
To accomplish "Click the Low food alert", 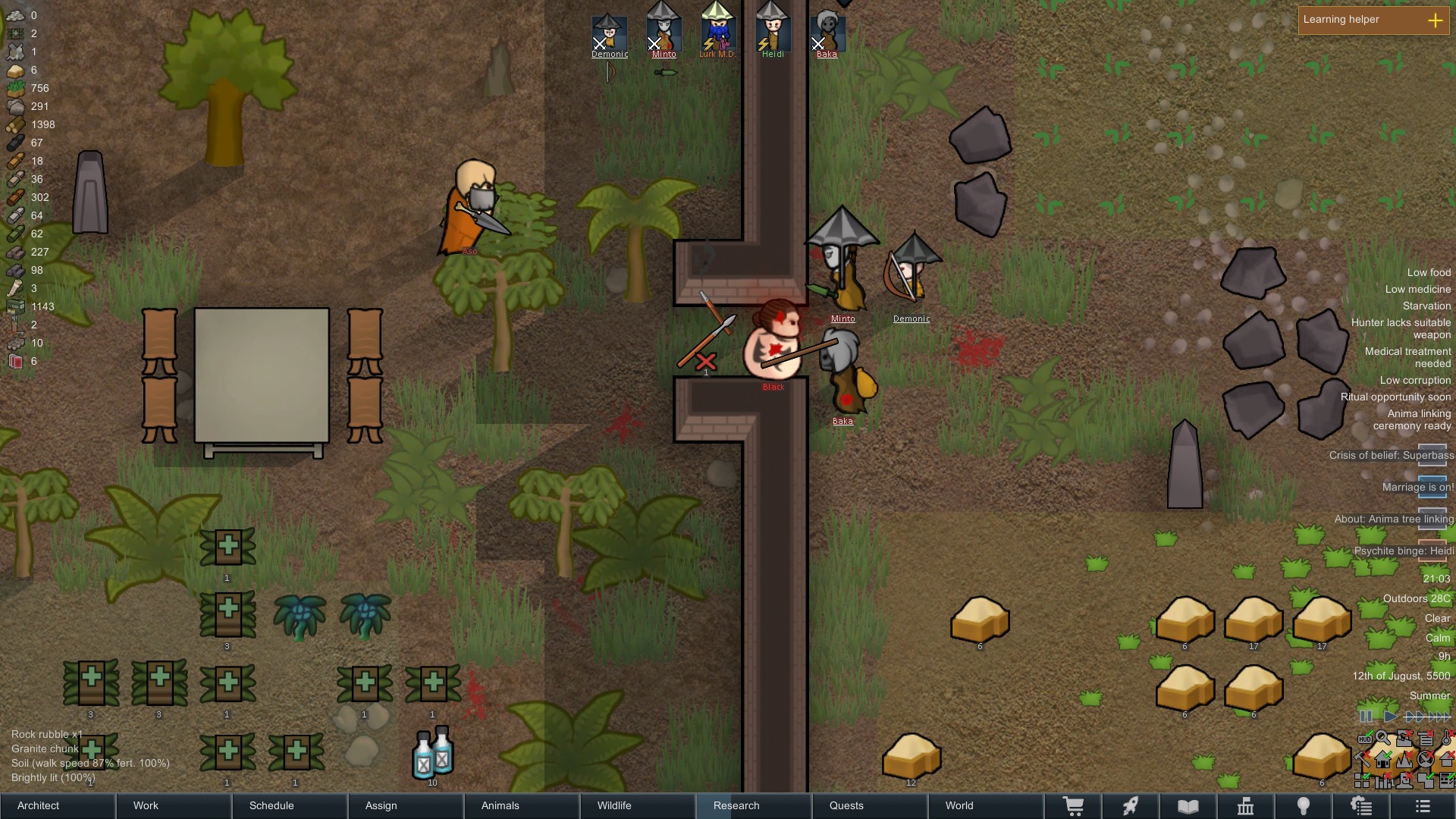I will click(x=1428, y=272).
